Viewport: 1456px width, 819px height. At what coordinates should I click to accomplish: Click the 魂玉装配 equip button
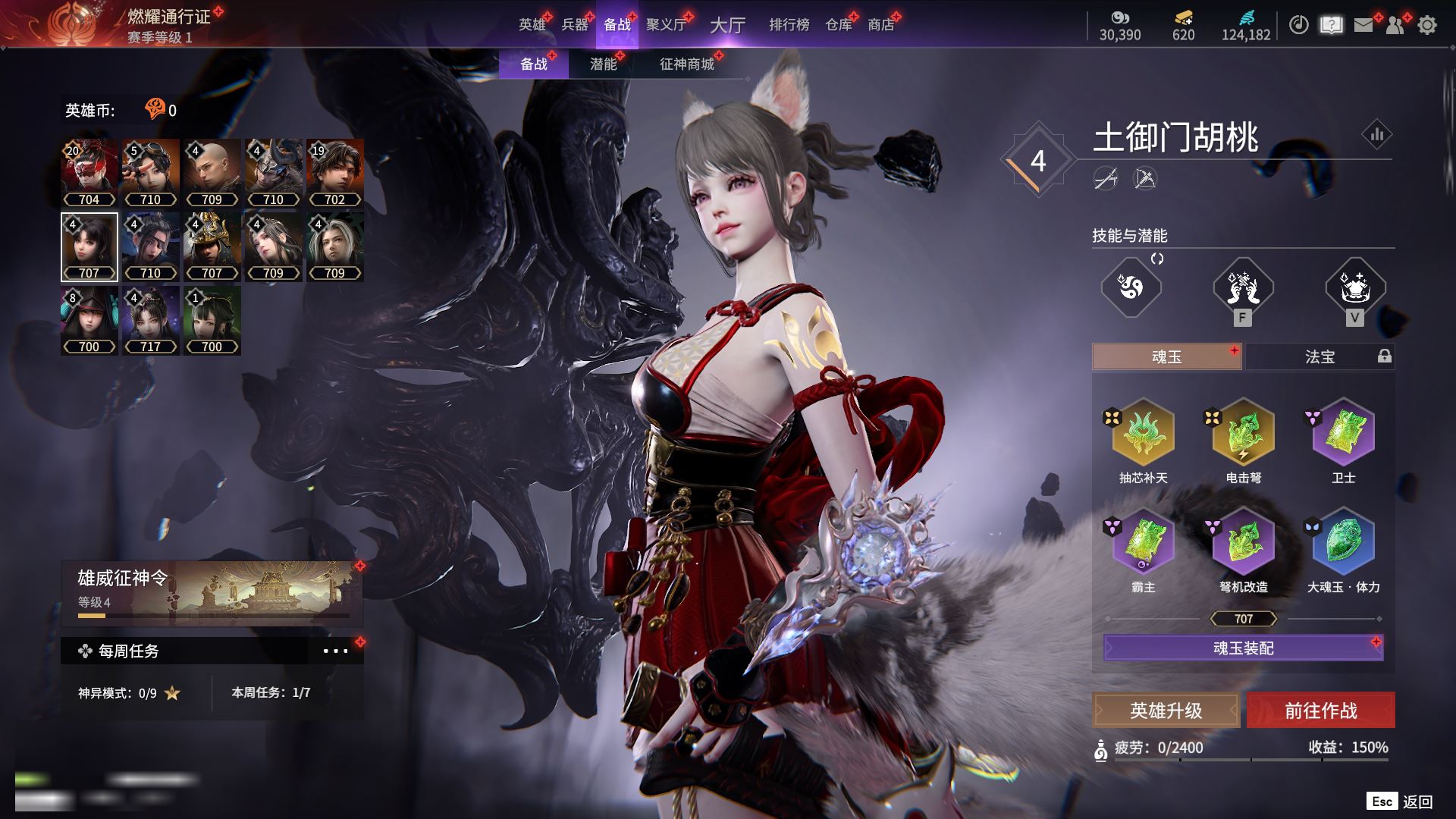coord(1243,648)
